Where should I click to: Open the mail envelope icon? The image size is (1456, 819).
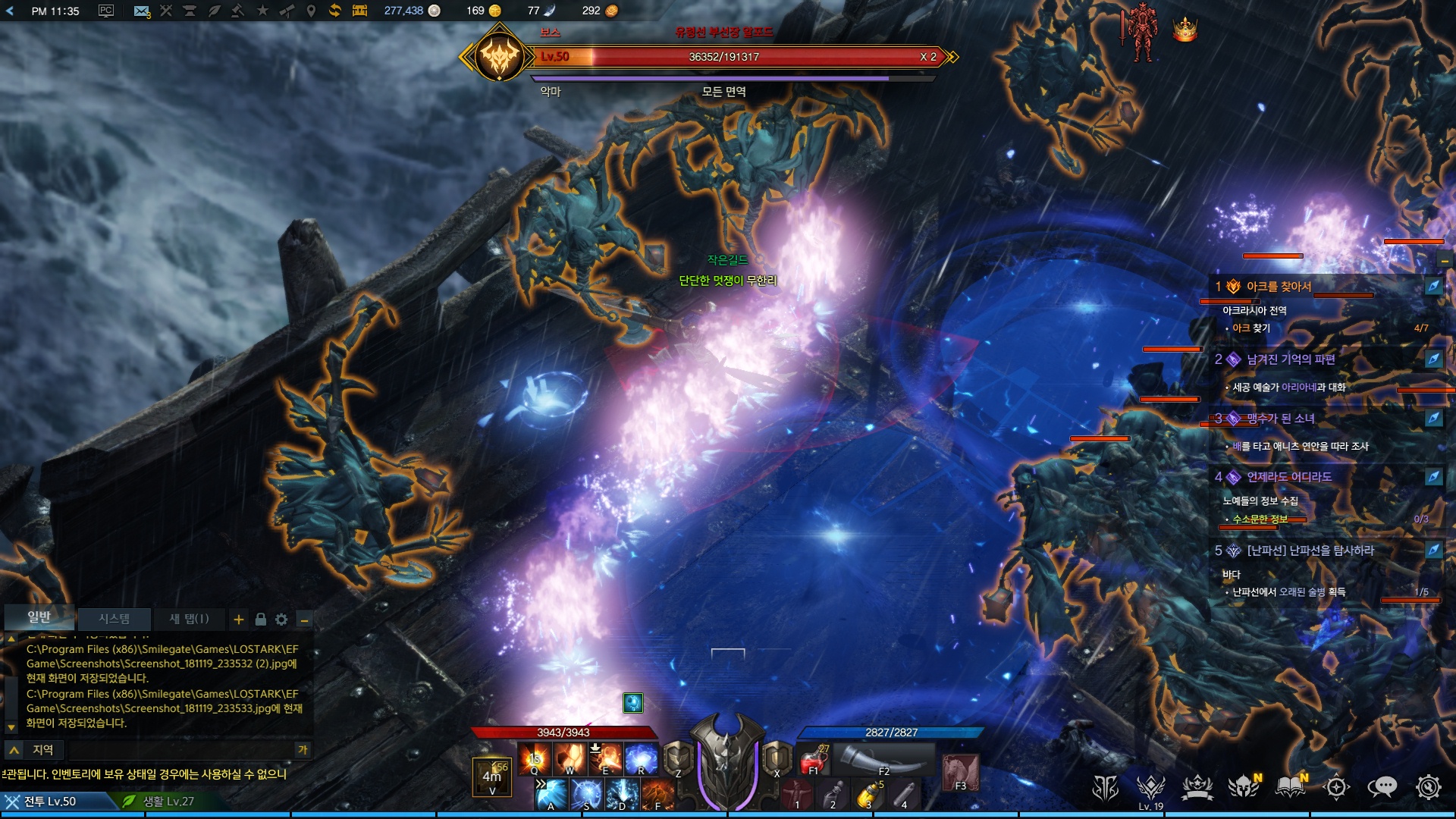tap(141, 11)
